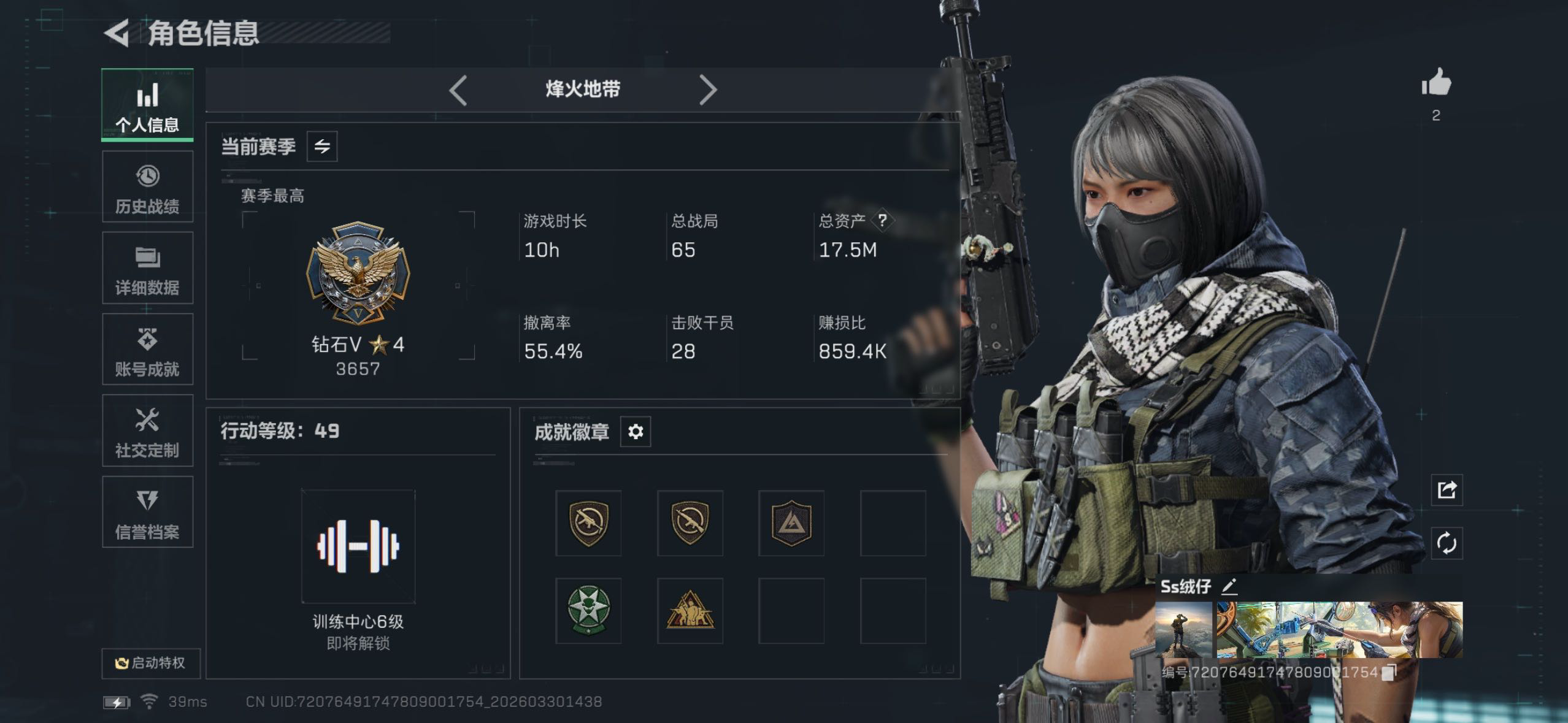
Task: Share the character profile
Action: coord(1447,490)
